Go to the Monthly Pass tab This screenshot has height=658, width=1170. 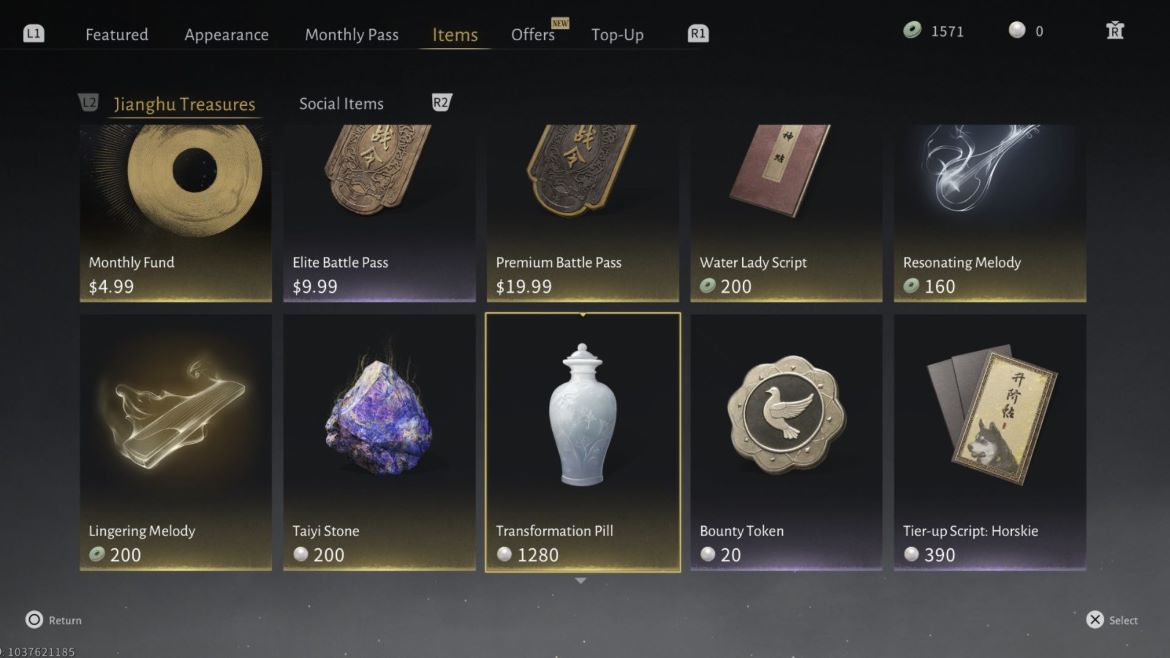tap(351, 34)
